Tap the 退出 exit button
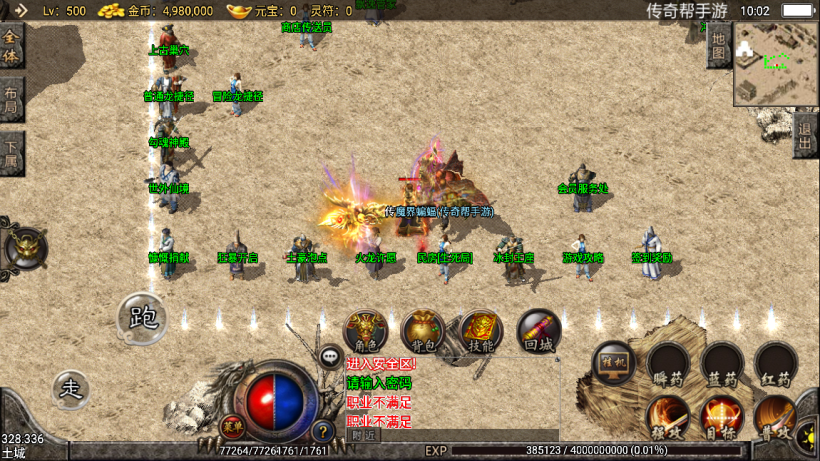The width and height of the screenshot is (820, 461). 805,134
